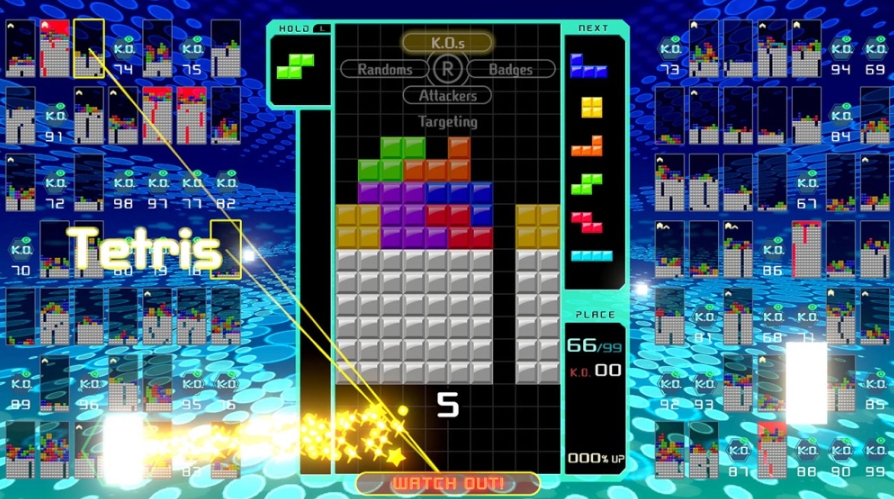Select the K.O.s targeting option

point(447,42)
